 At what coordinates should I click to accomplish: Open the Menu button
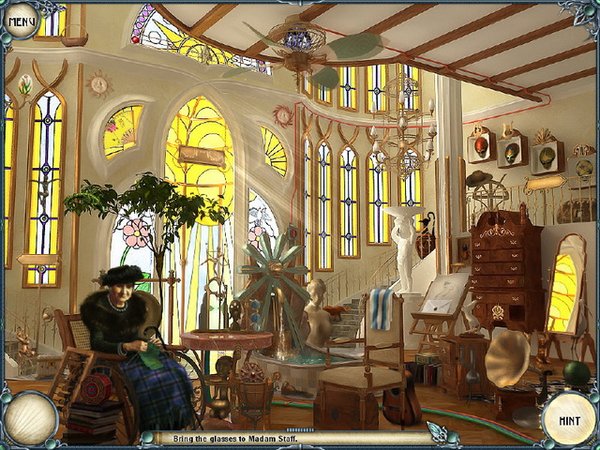21,19
